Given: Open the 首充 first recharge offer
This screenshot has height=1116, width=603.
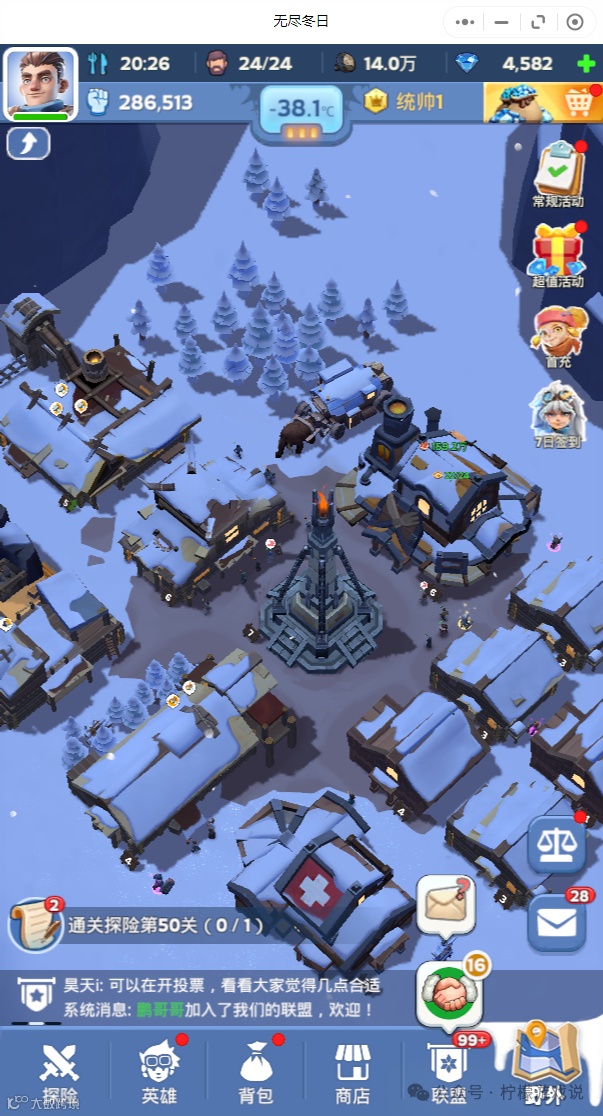Looking at the screenshot, I should coord(558,336).
